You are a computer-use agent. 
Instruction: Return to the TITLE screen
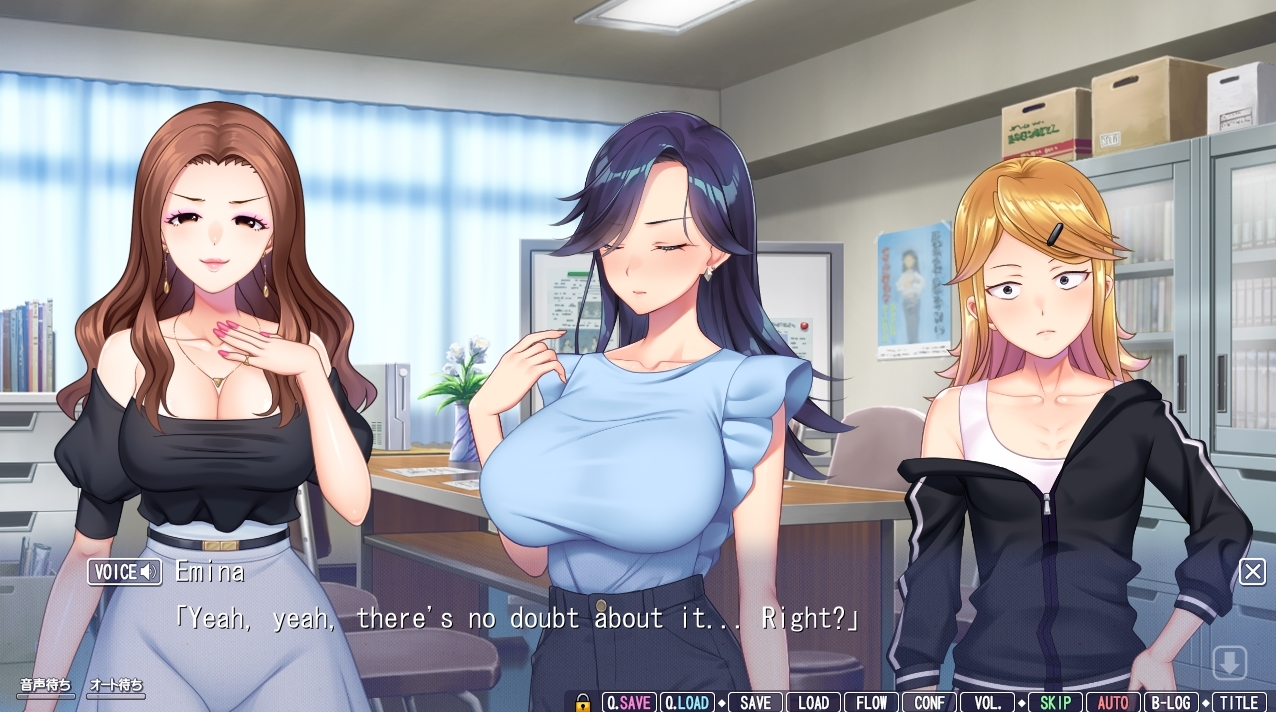coord(1239,702)
